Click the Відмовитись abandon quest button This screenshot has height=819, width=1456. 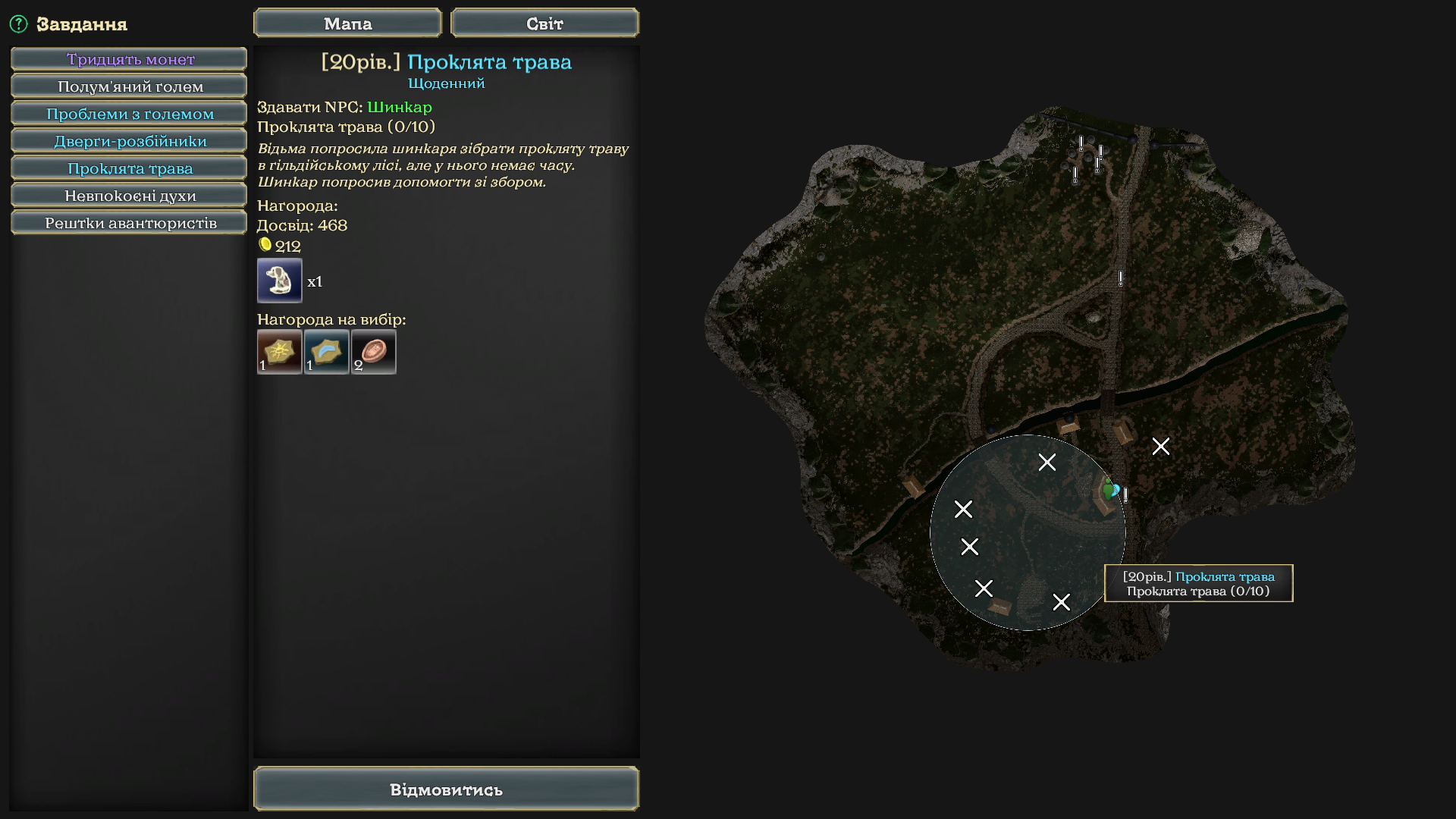(446, 789)
